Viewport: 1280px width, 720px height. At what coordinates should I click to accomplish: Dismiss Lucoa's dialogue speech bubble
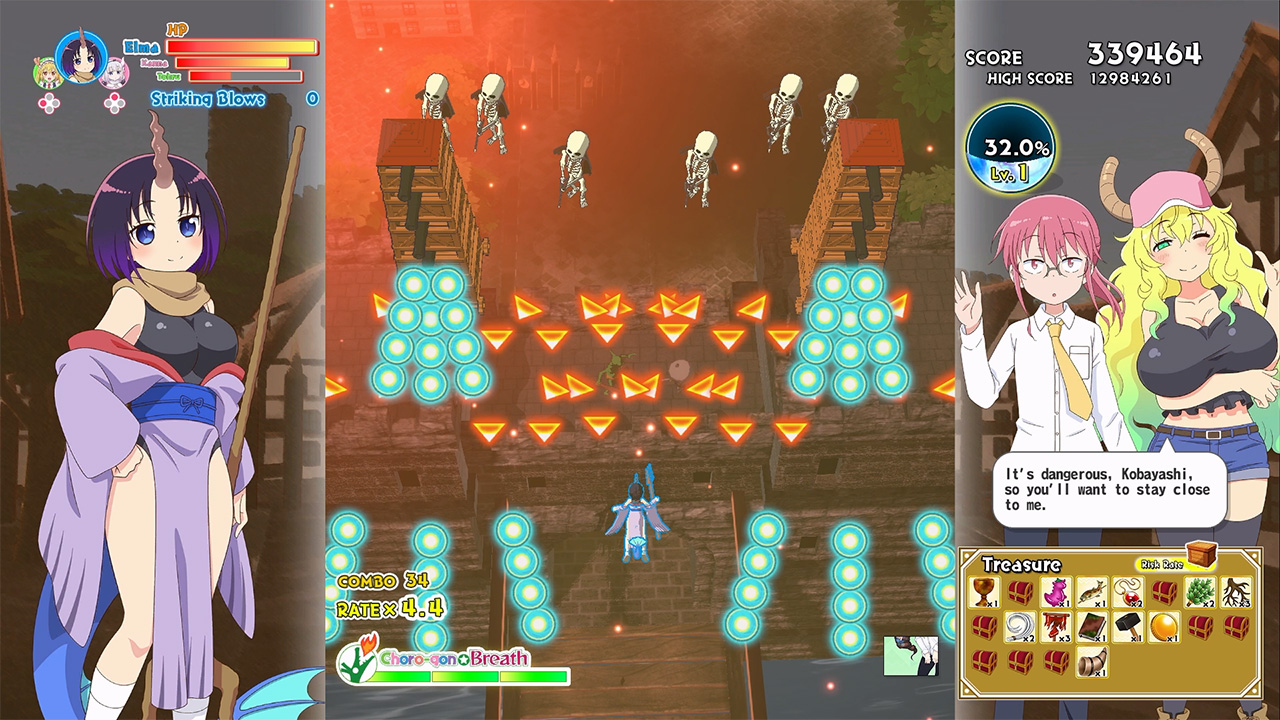(1110, 490)
